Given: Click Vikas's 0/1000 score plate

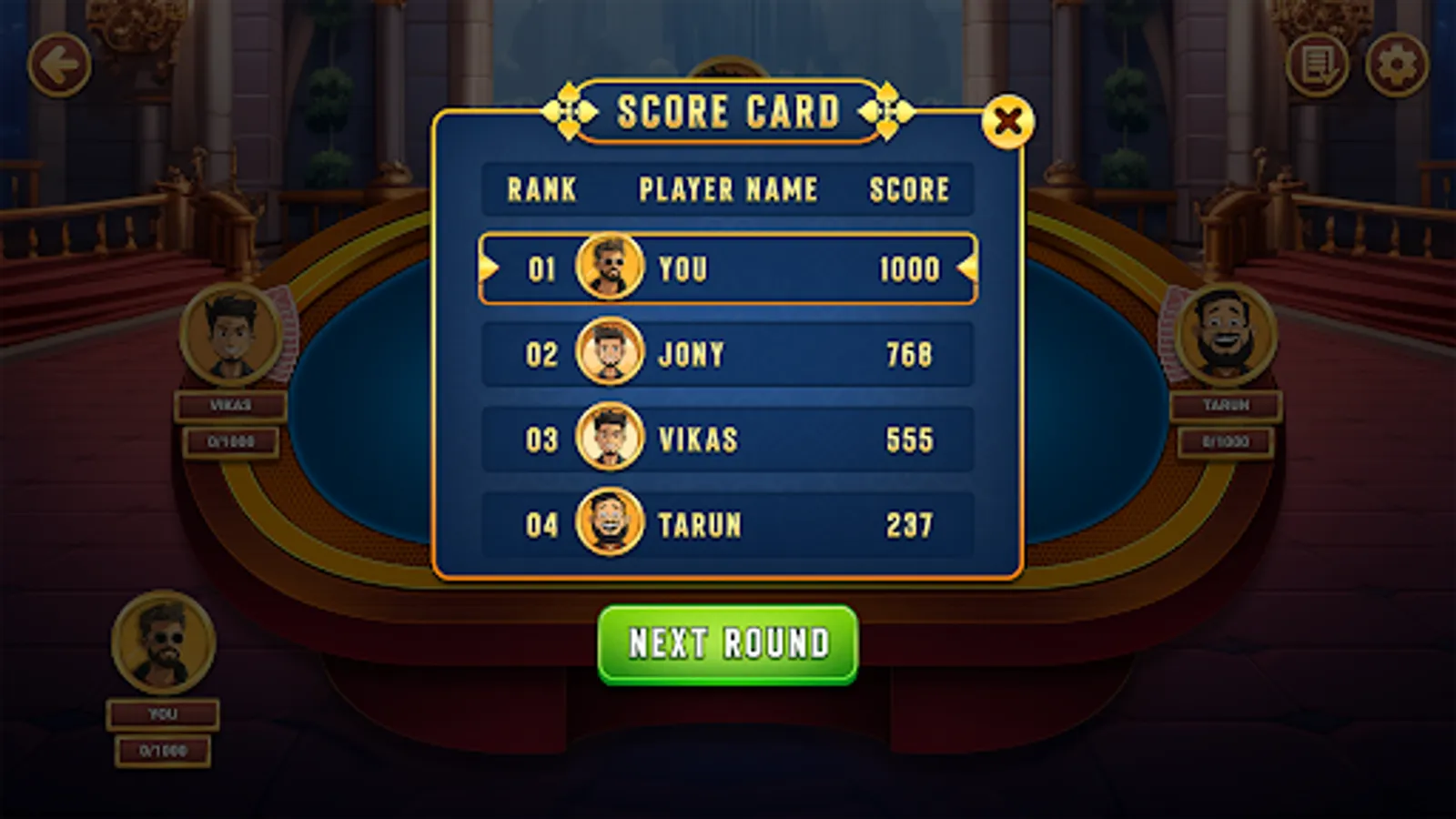Looking at the screenshot, I should (230, 443).
